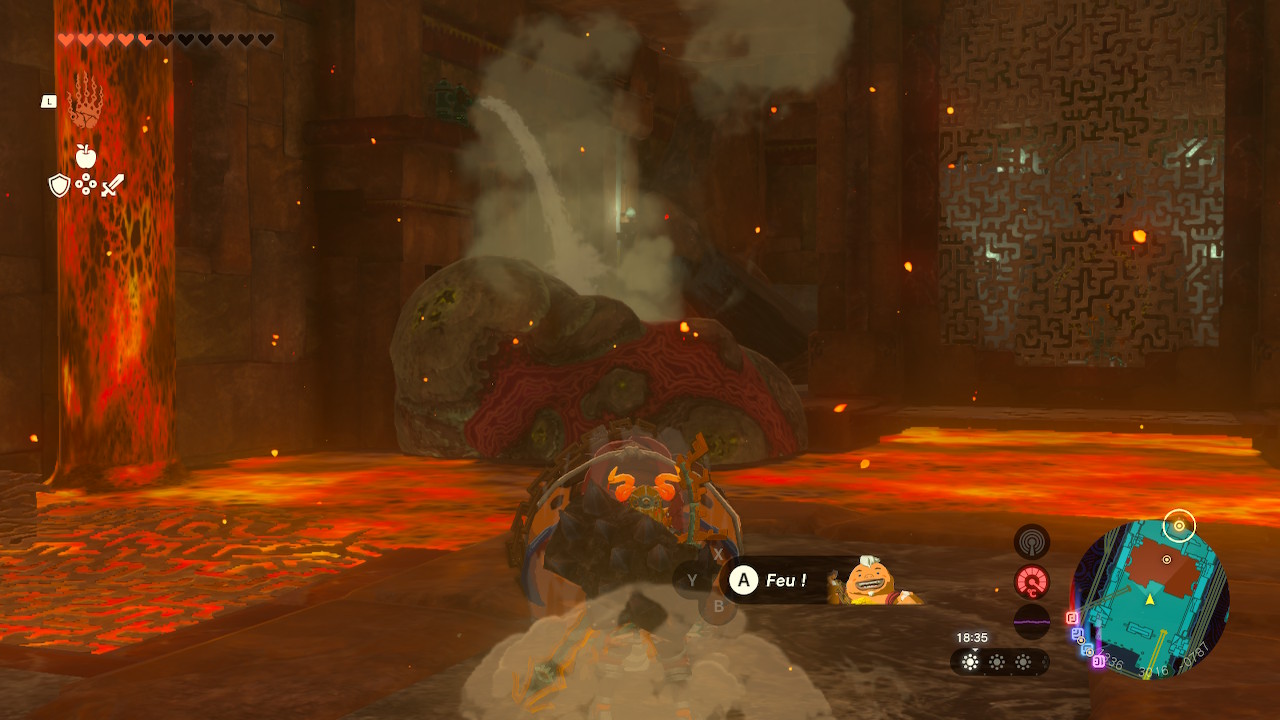Select the purple shrine marker beside the minimap

coord(1097,661)
